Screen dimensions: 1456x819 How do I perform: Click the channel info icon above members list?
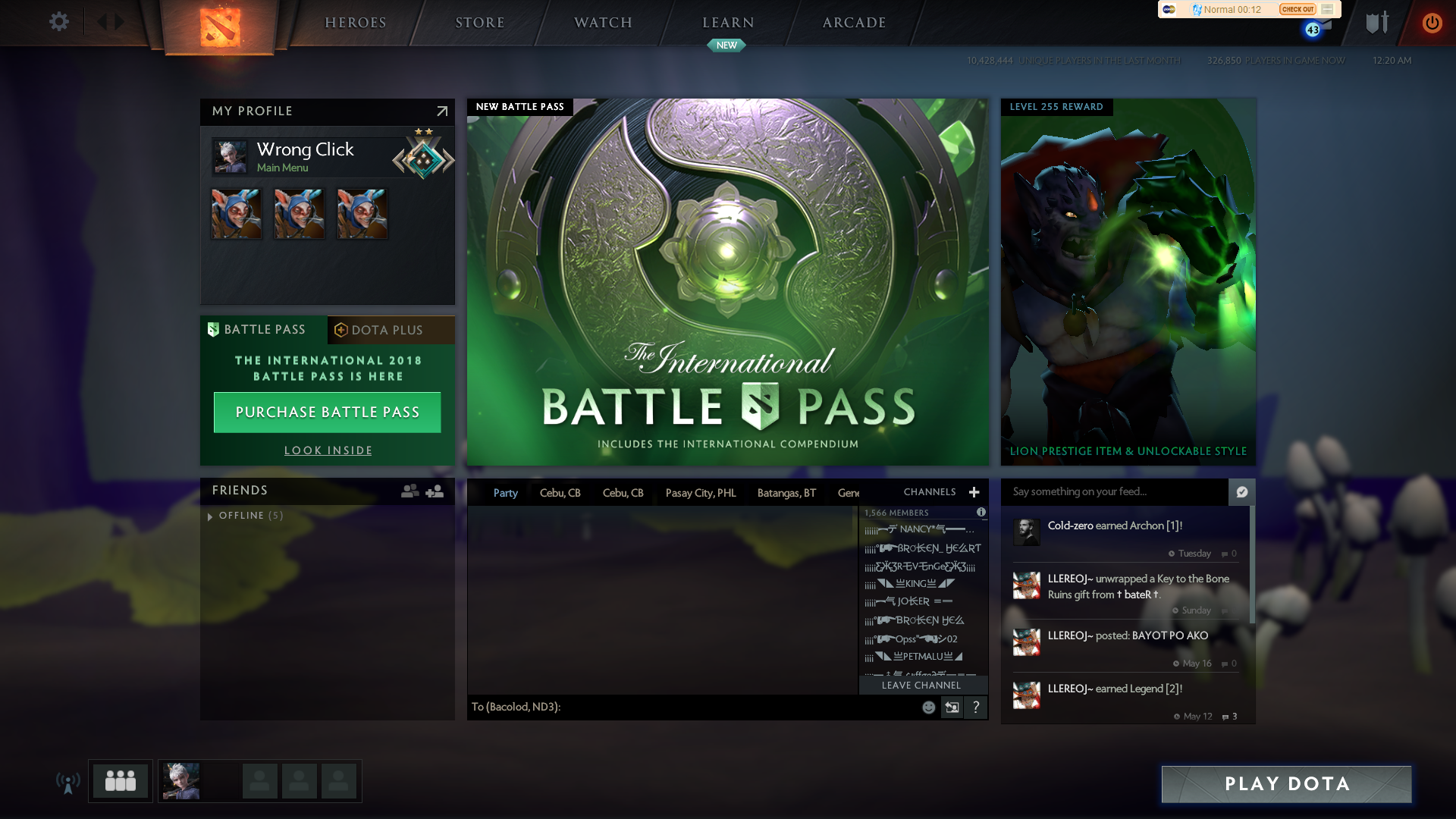tap(982, 512)
